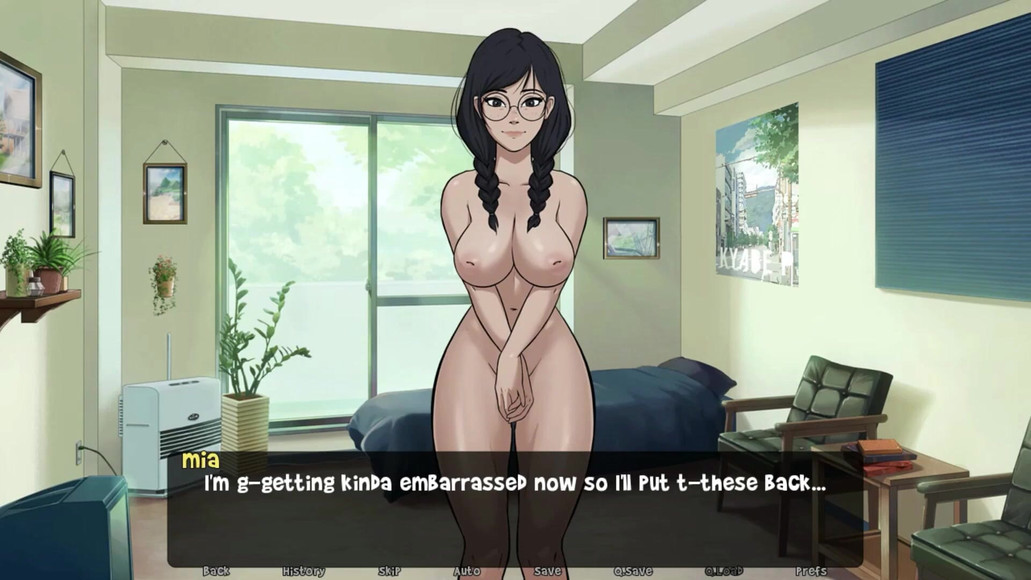Open the Save game screen
Viewport: 1031px width, 580px height.
point(547,571)
